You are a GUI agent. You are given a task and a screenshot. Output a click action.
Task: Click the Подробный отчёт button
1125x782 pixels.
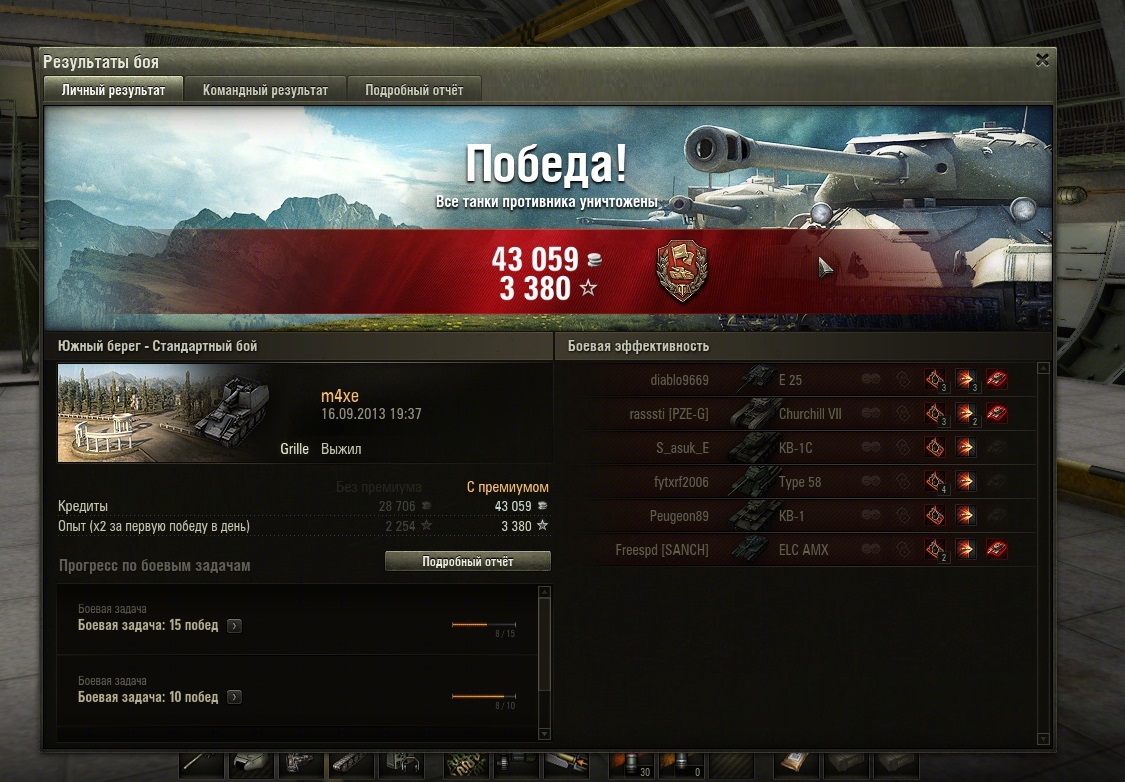pyautogui.click(x=467, y=562)
